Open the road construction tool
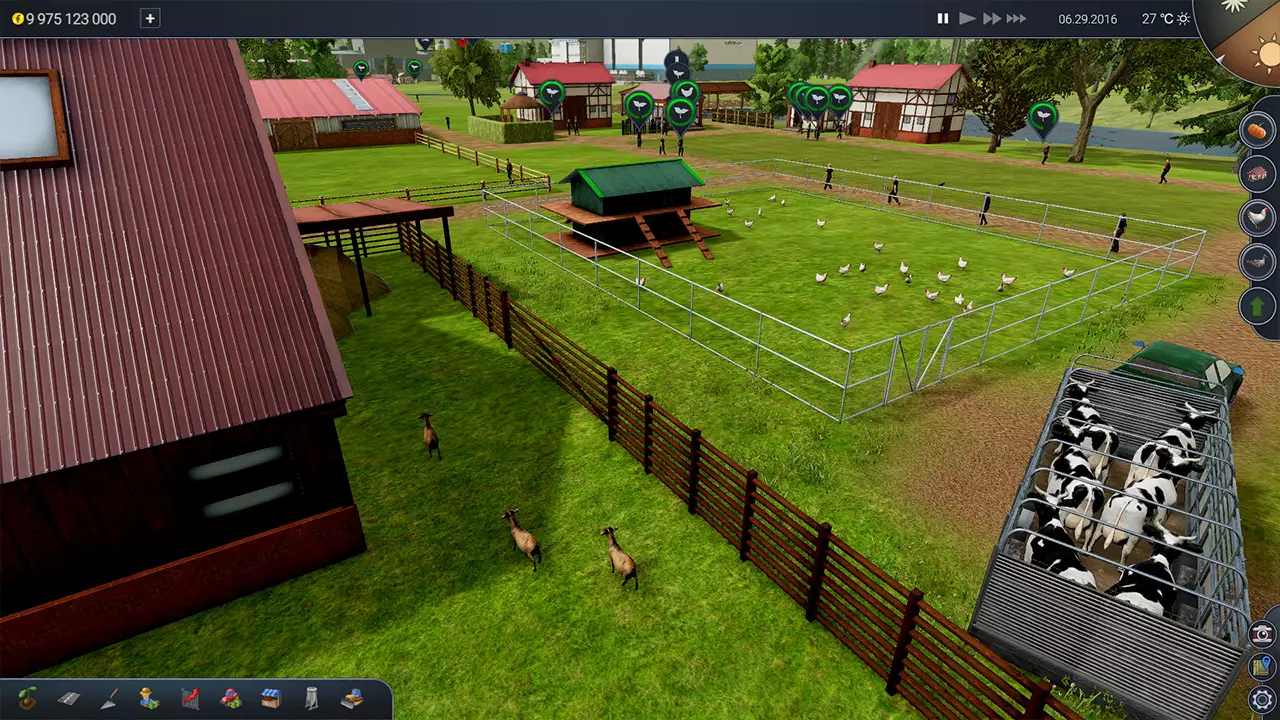 (68, 700)
